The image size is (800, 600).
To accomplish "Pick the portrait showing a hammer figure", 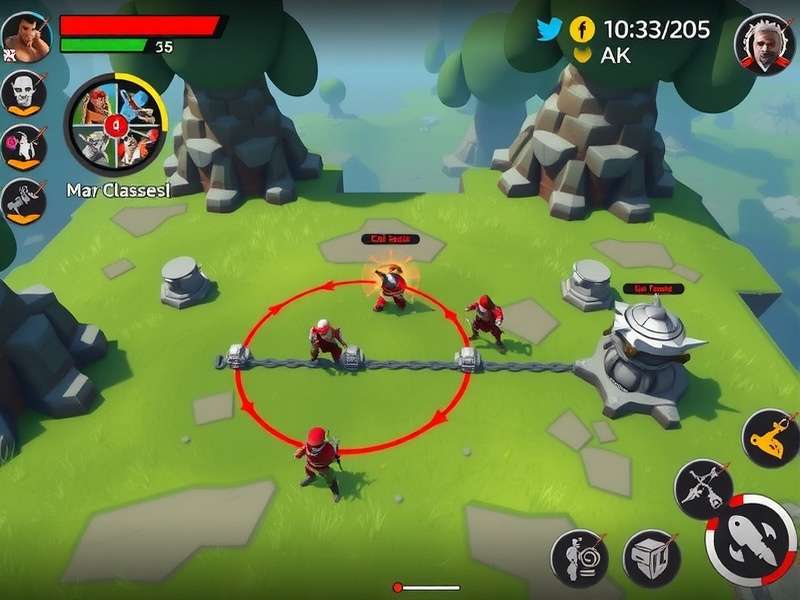I will pos(23,200).
